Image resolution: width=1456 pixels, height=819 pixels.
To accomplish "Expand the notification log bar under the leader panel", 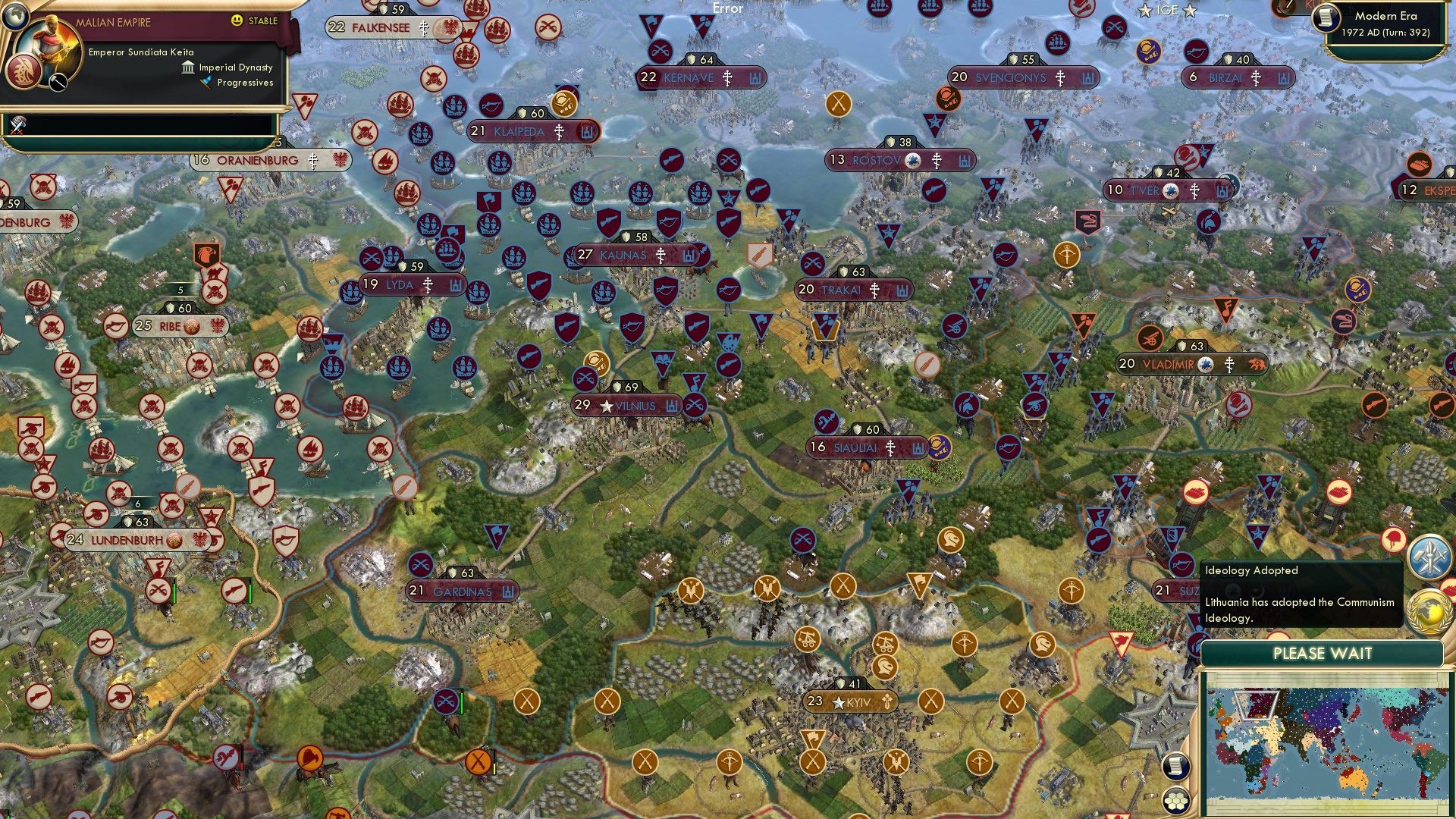I will [x=140, y=125].
